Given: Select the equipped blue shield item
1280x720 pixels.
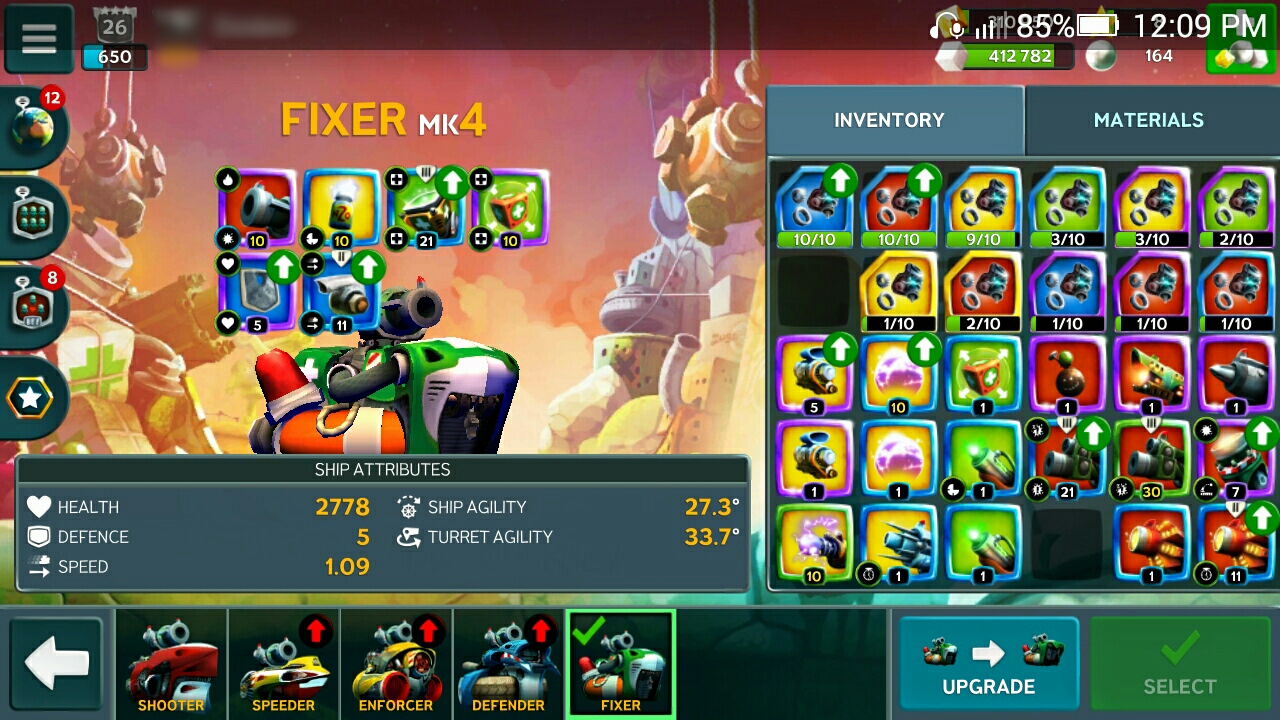Looking at the screenshot, I should point(257,292).
